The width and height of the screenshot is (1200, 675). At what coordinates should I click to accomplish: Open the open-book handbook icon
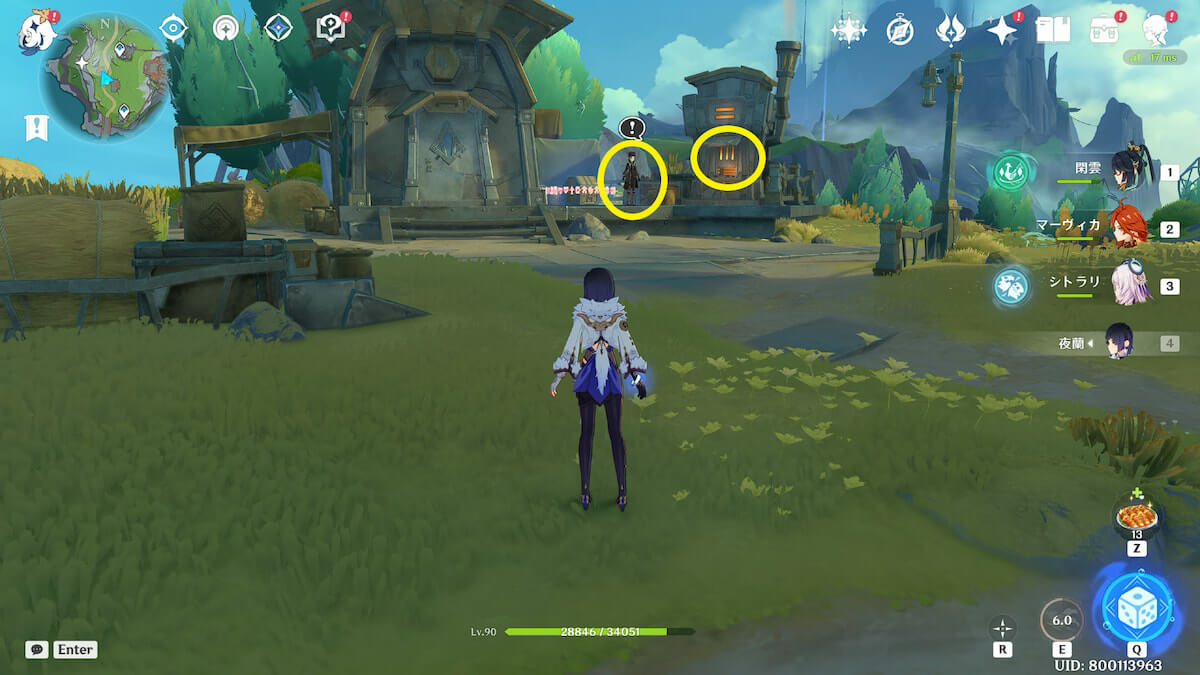(x=1053, y=30)
